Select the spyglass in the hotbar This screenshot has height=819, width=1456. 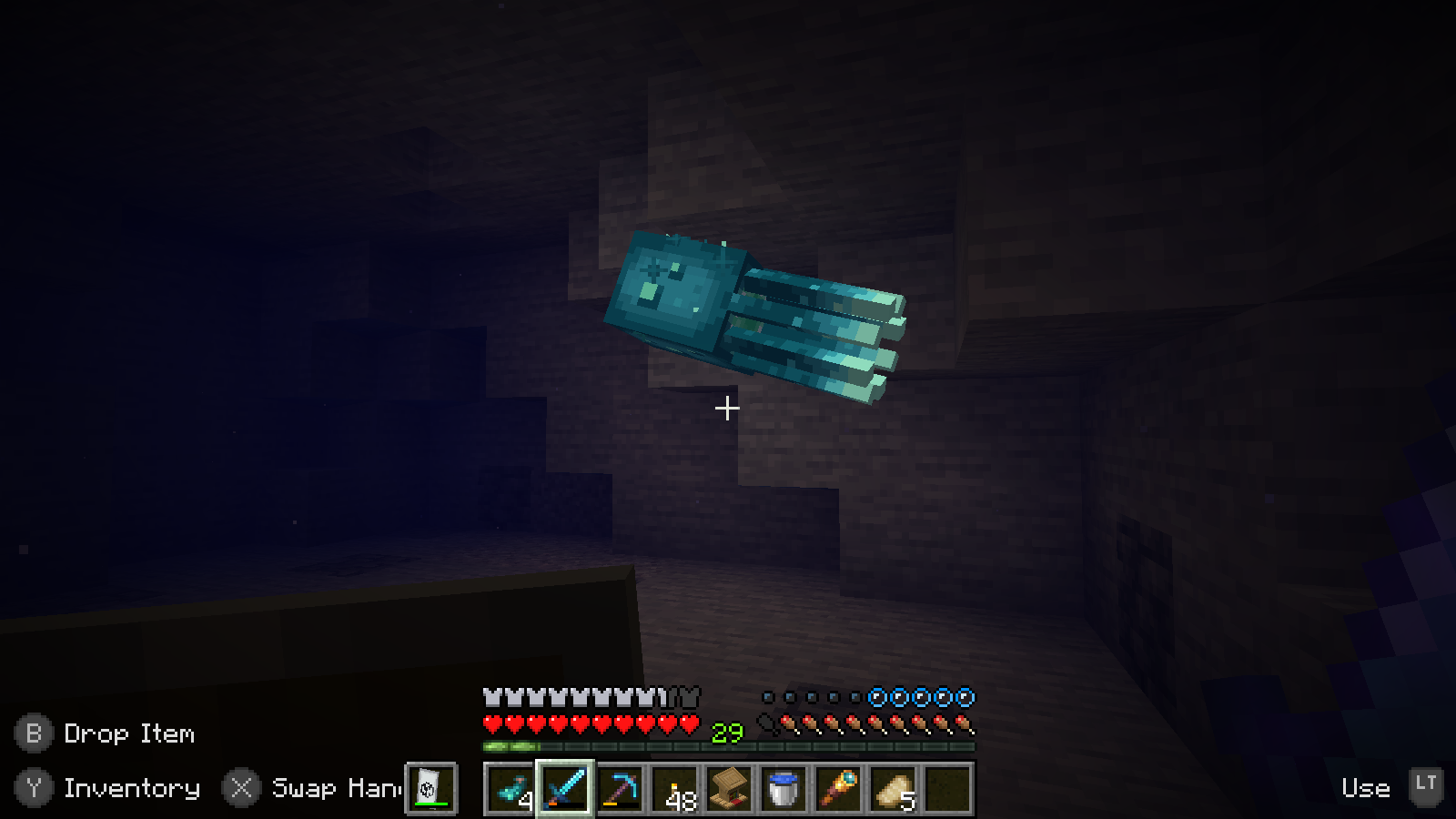[x=838, y=789]
